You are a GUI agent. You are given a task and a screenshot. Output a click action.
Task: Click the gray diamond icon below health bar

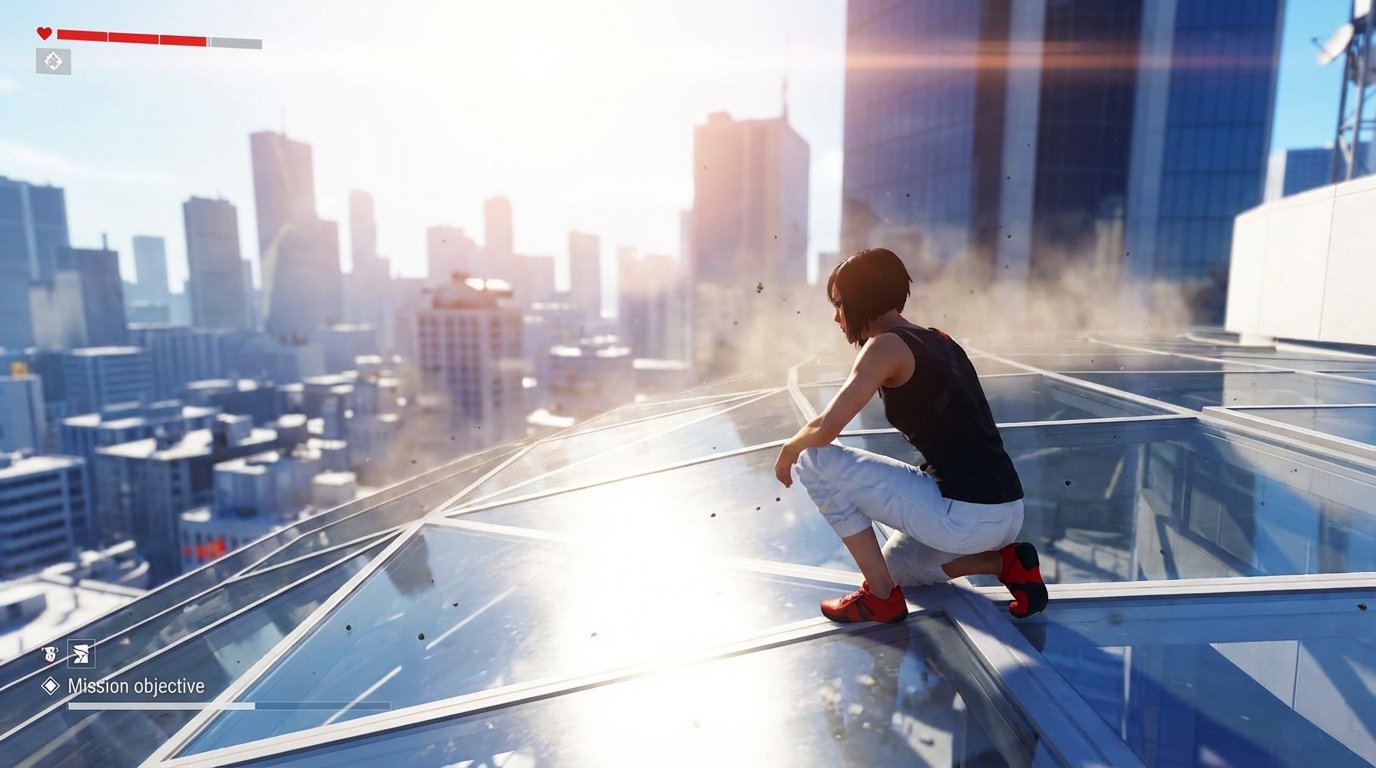click(53, 61)
